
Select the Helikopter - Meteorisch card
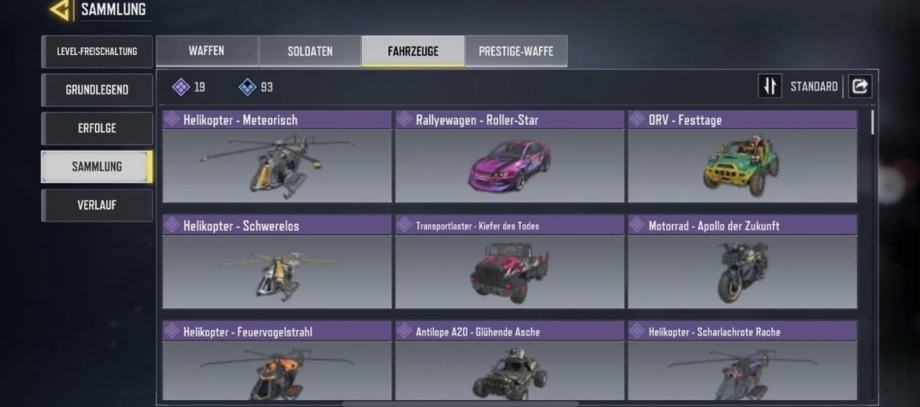(277, 157)
